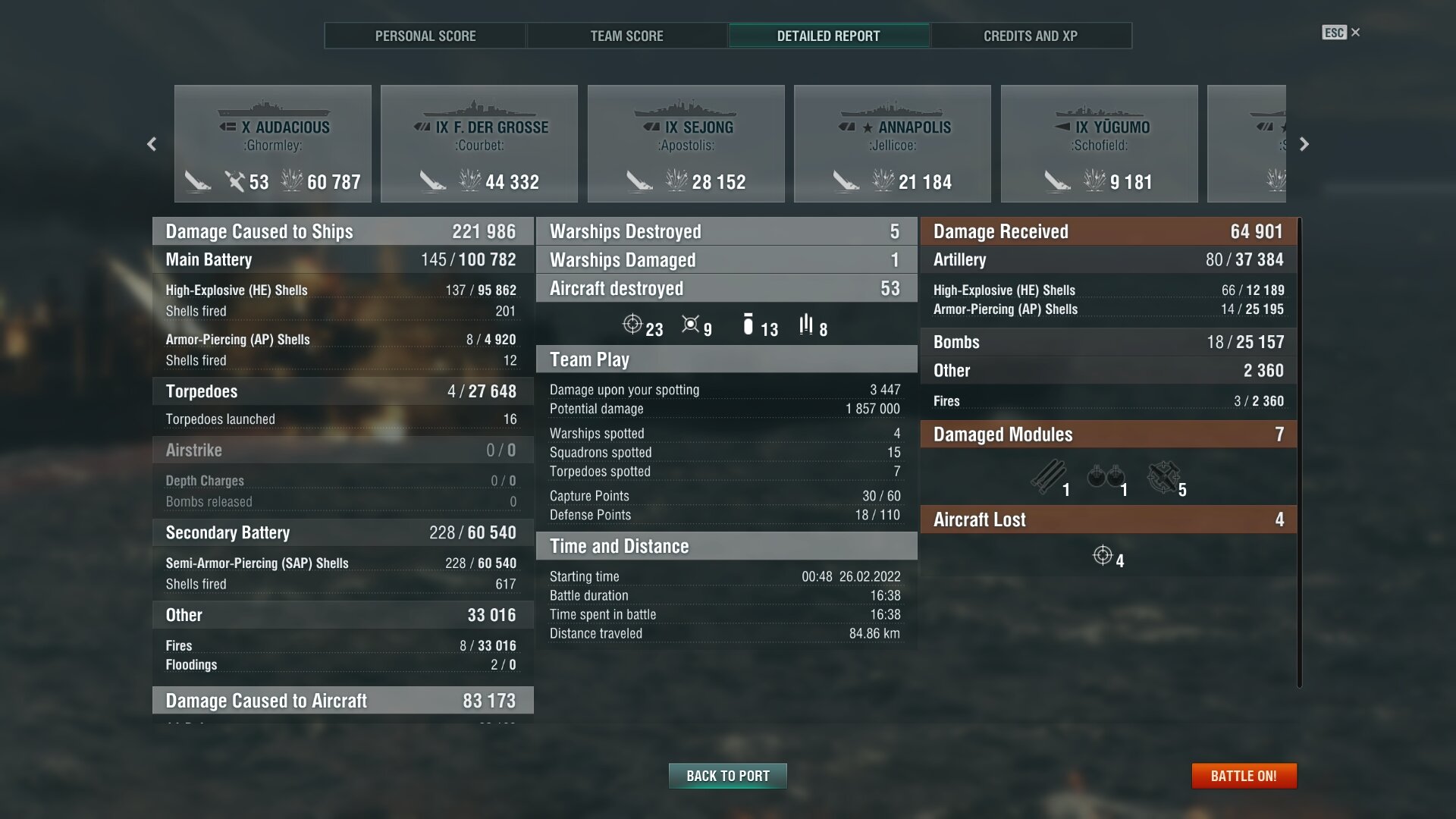Click the left arrow of ship carousel
Viewport: 1456px width, 819px height.
[152, 144]
